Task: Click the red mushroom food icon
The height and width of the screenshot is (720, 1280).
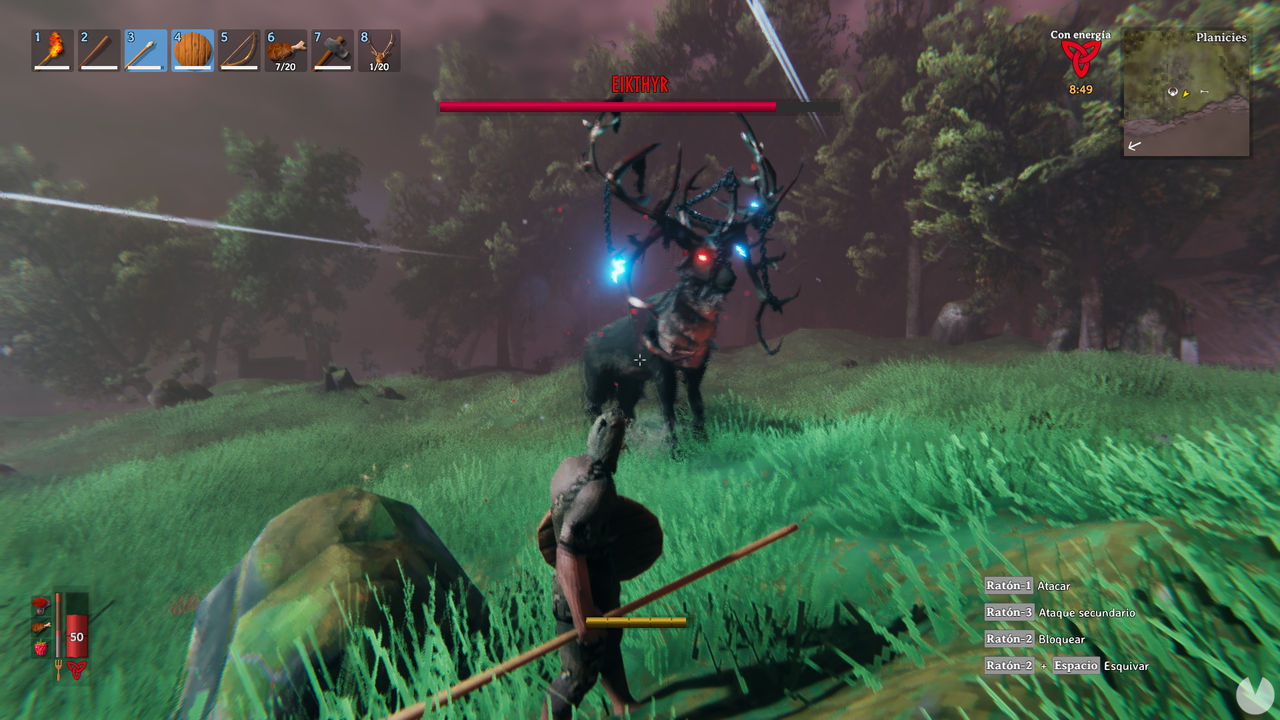Action: point(41,603)
